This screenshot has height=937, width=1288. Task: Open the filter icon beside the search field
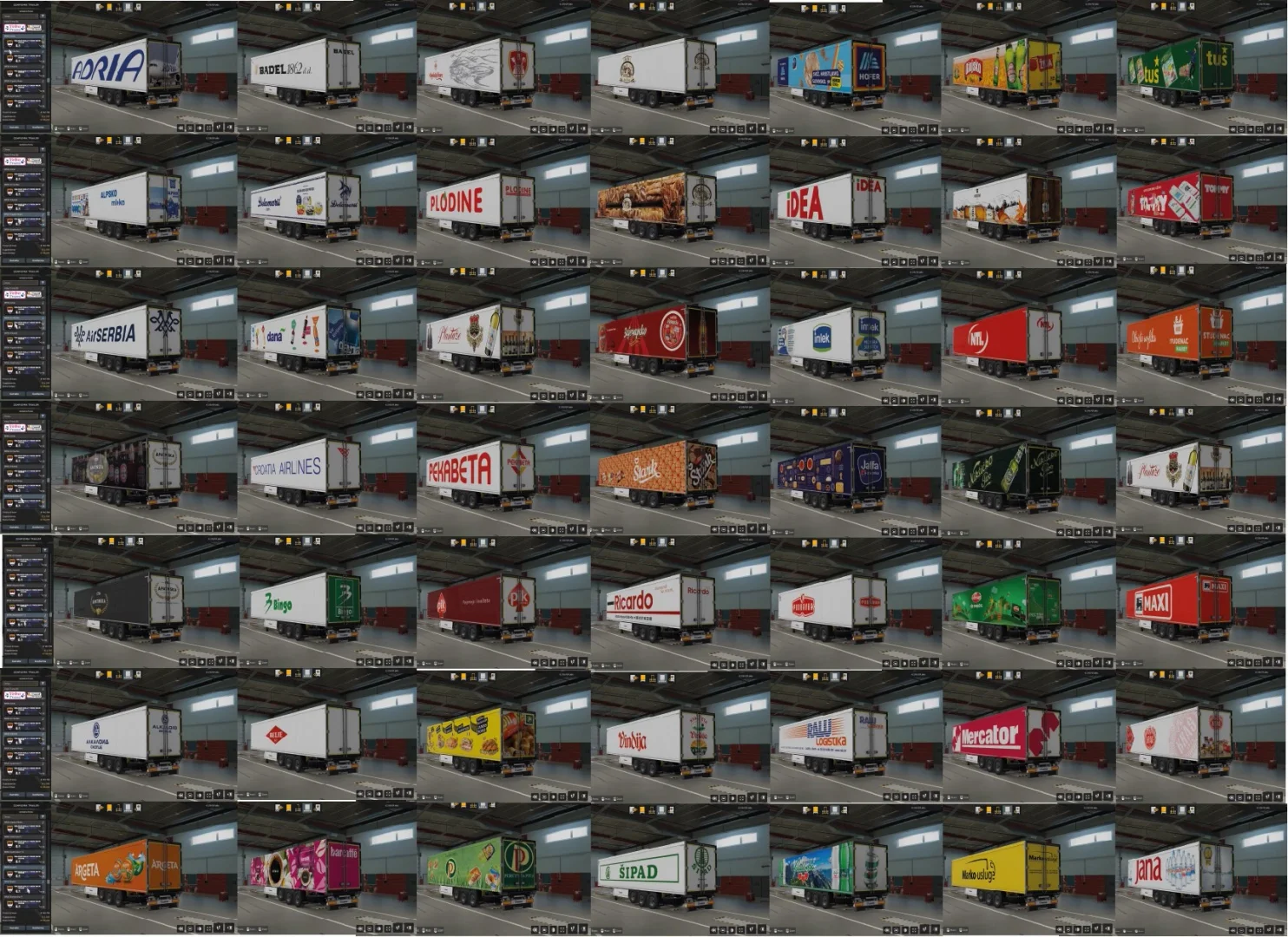click(43, 16)
